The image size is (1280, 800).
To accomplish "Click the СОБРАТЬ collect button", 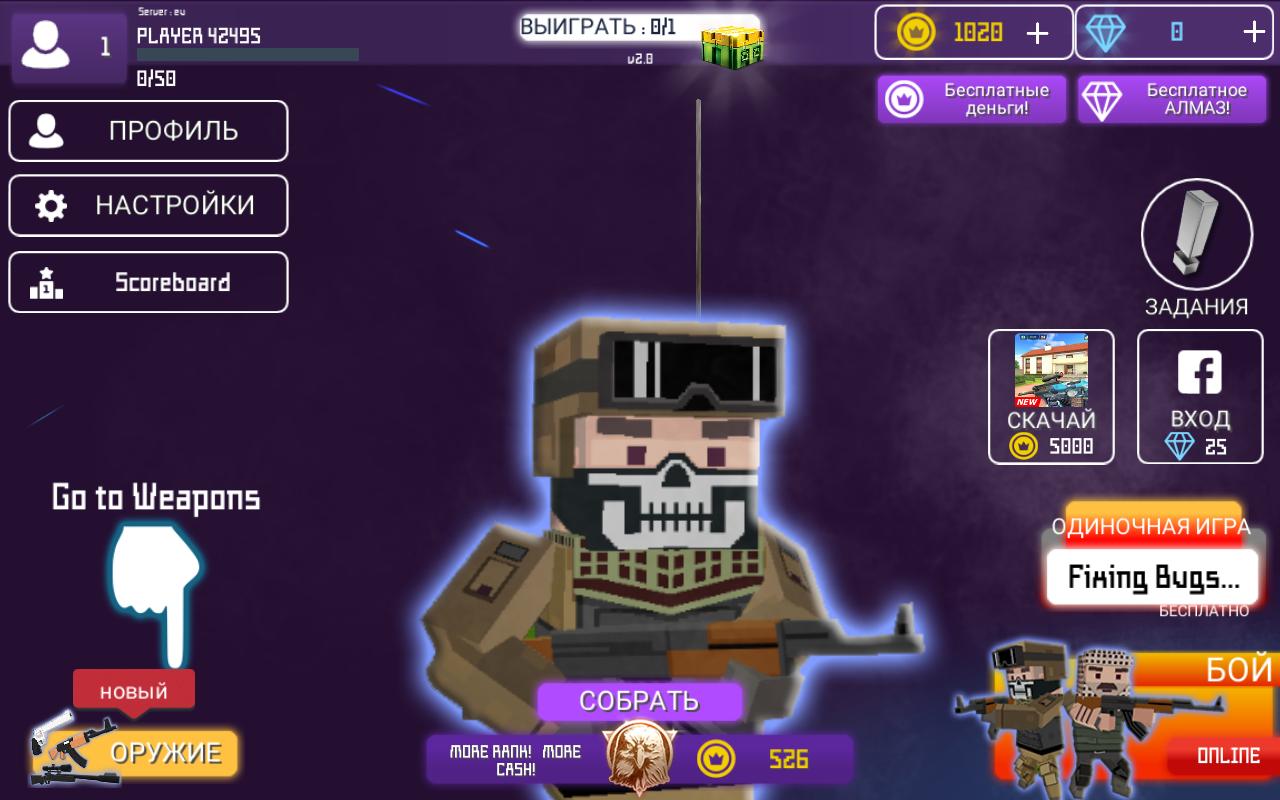I will 639,701.
